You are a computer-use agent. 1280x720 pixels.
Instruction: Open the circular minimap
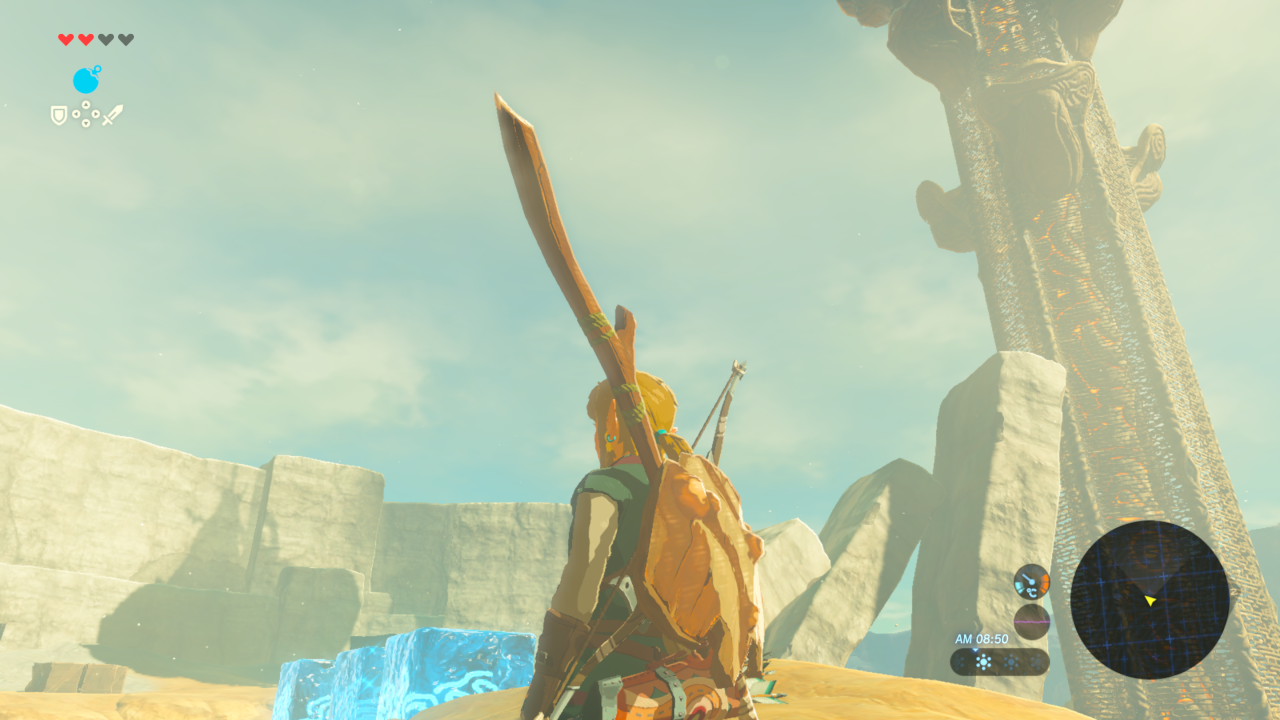click(x=1149, y=599)
